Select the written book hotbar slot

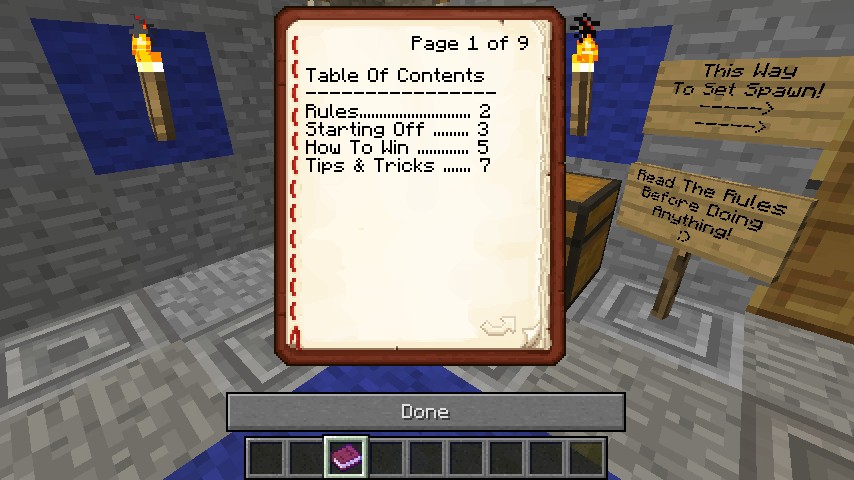click(x=346, y=458)
